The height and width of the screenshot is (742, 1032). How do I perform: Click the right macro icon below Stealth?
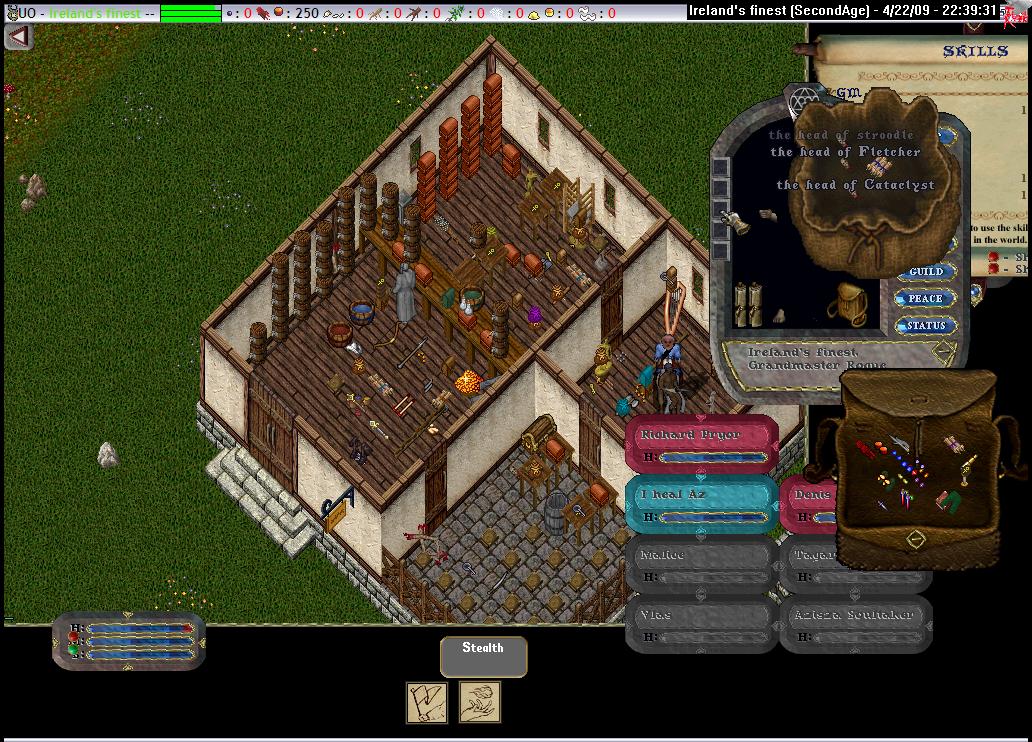pyautogui.click(x=480, y=702)
